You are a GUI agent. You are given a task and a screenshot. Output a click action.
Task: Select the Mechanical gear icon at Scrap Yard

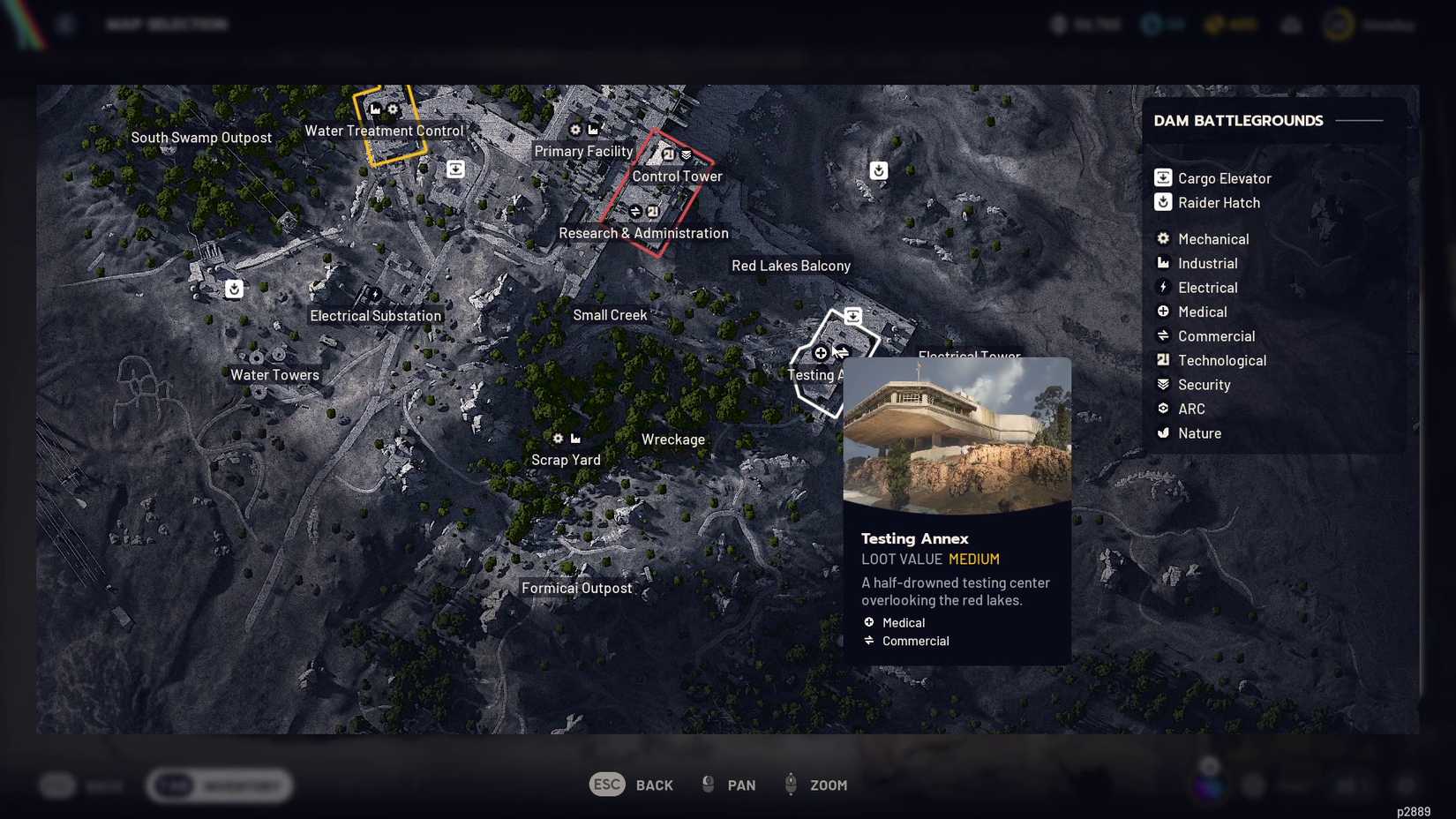tap(557, 439)
